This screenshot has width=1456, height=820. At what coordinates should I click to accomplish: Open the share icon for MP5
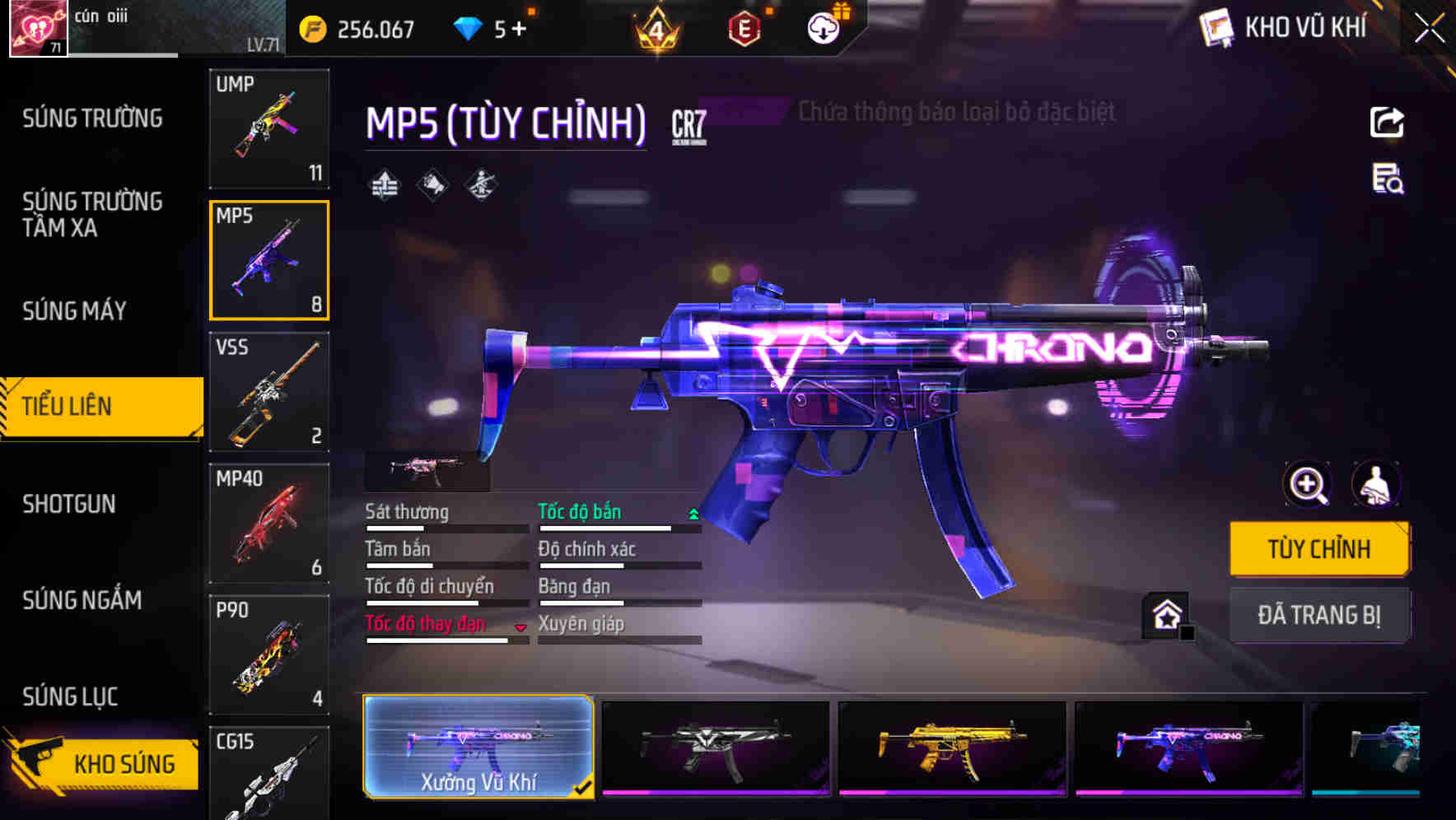[x=1387, y=122]
